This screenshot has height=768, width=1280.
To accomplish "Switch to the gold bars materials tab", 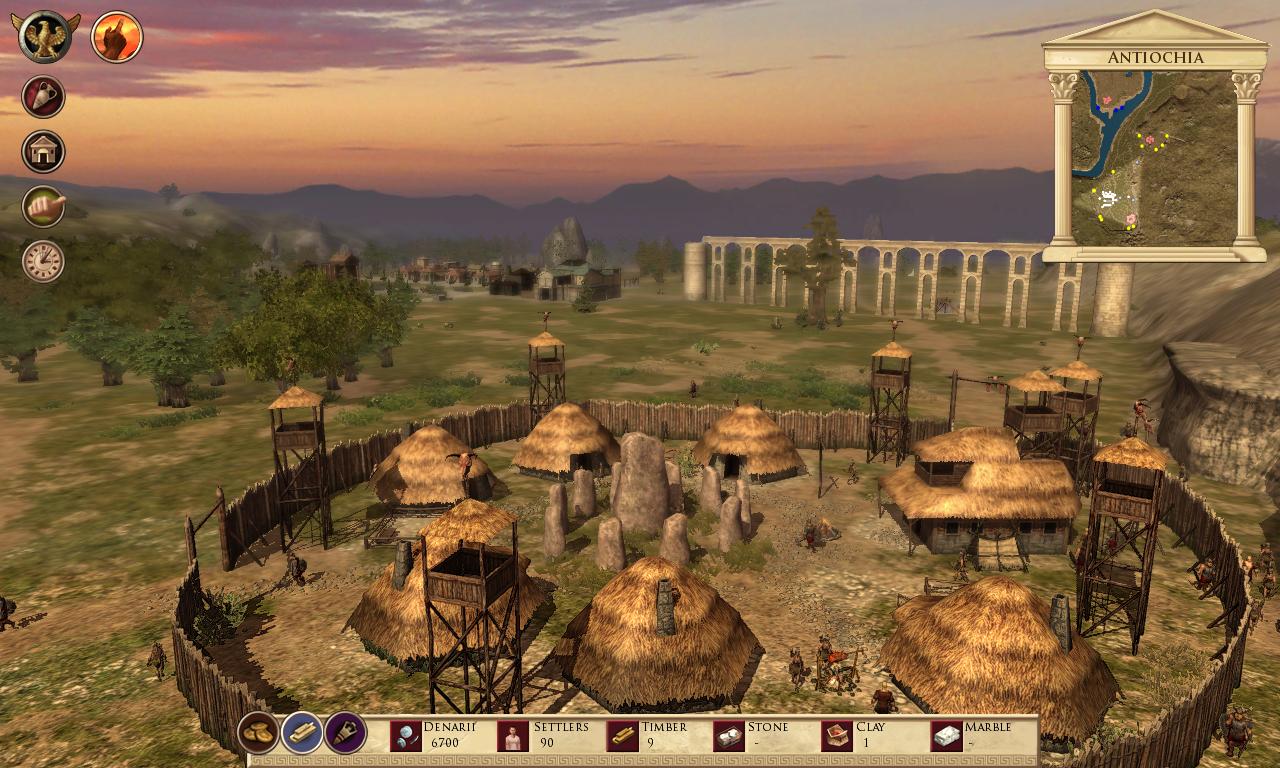I will [x=301, y=733].
